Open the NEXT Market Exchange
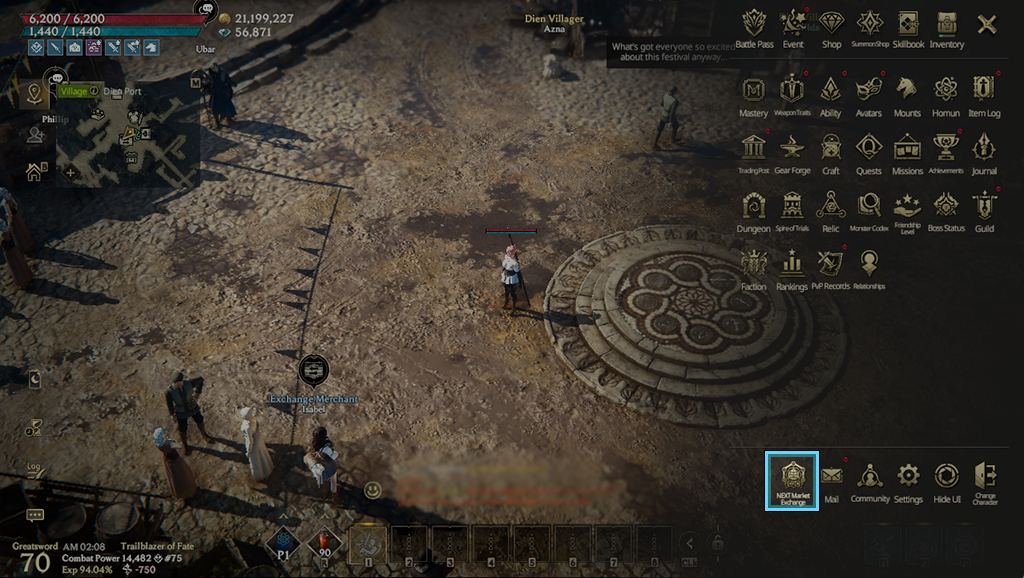 pyautogui.click(x=792, y=480)
